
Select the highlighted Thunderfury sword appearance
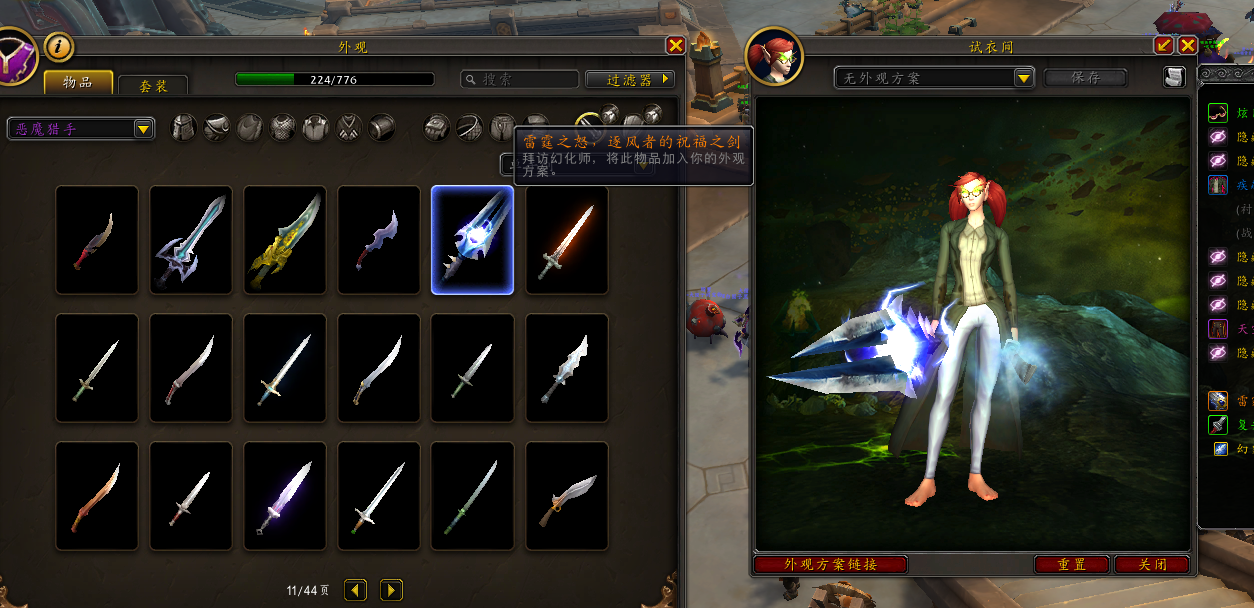[x=472, y=240]
